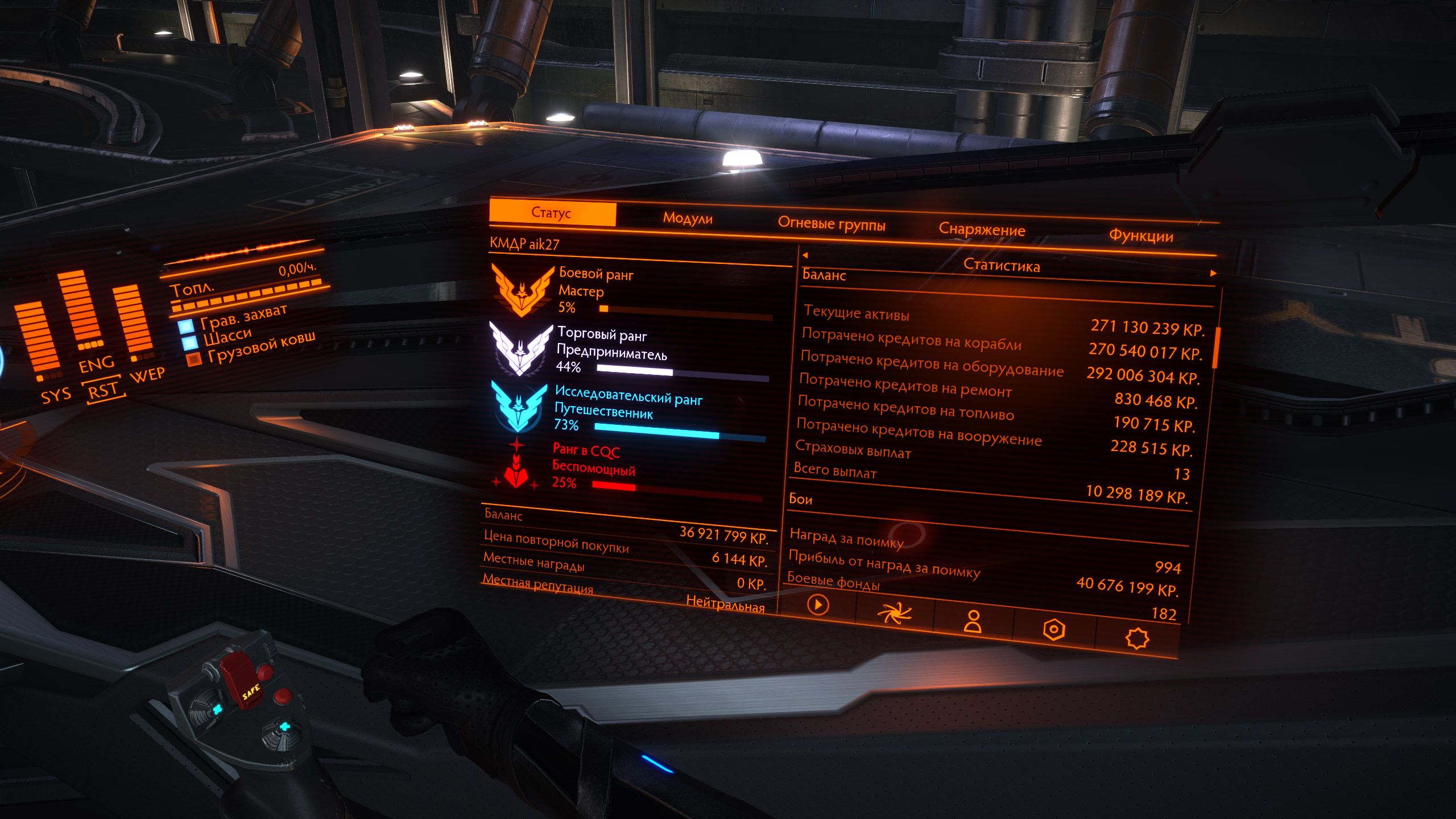Click the left arrow beside Статистика
The image size is (1456, 819).
pyautogui.click(x=805, y=255)
